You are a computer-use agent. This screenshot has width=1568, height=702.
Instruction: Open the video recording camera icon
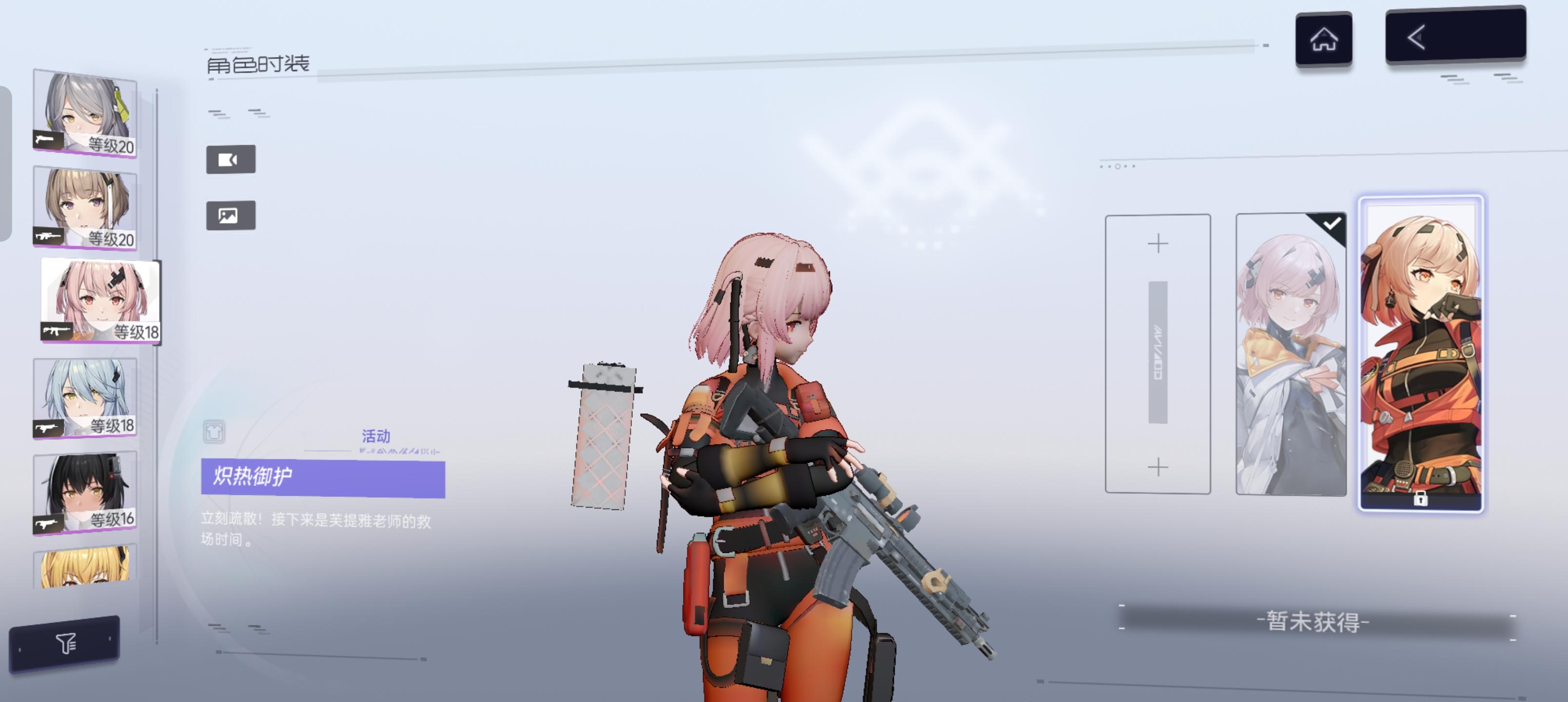click(230, 159)
